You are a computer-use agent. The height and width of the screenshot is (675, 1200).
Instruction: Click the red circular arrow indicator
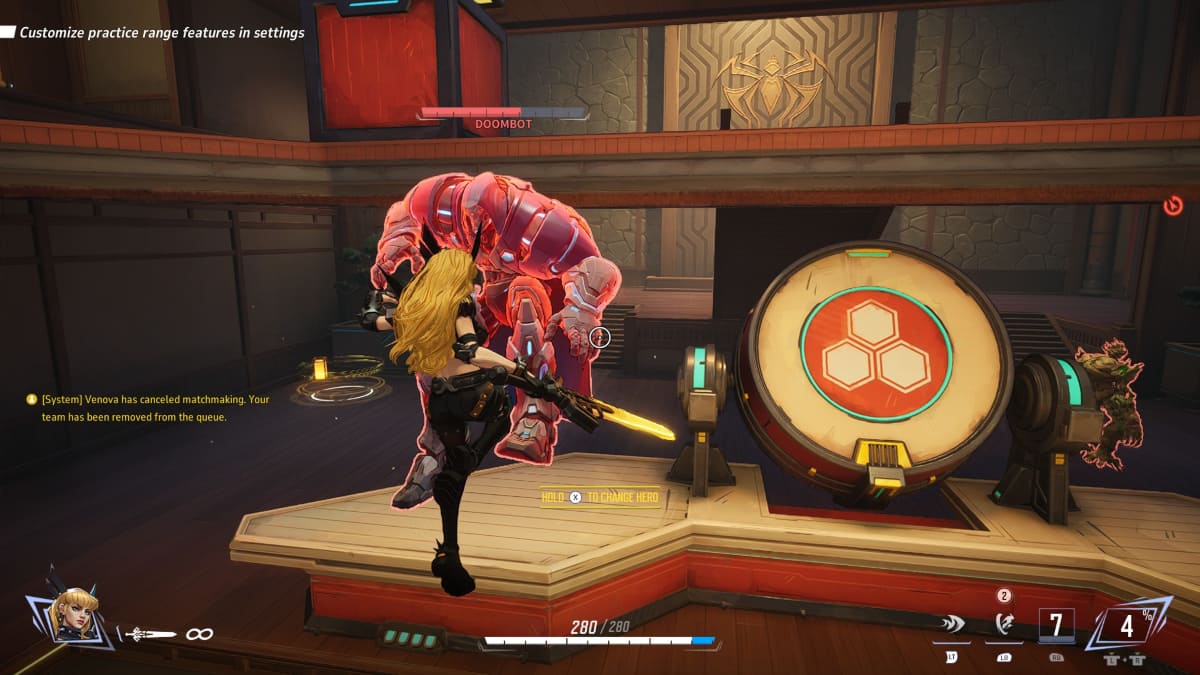(1174, 207)
